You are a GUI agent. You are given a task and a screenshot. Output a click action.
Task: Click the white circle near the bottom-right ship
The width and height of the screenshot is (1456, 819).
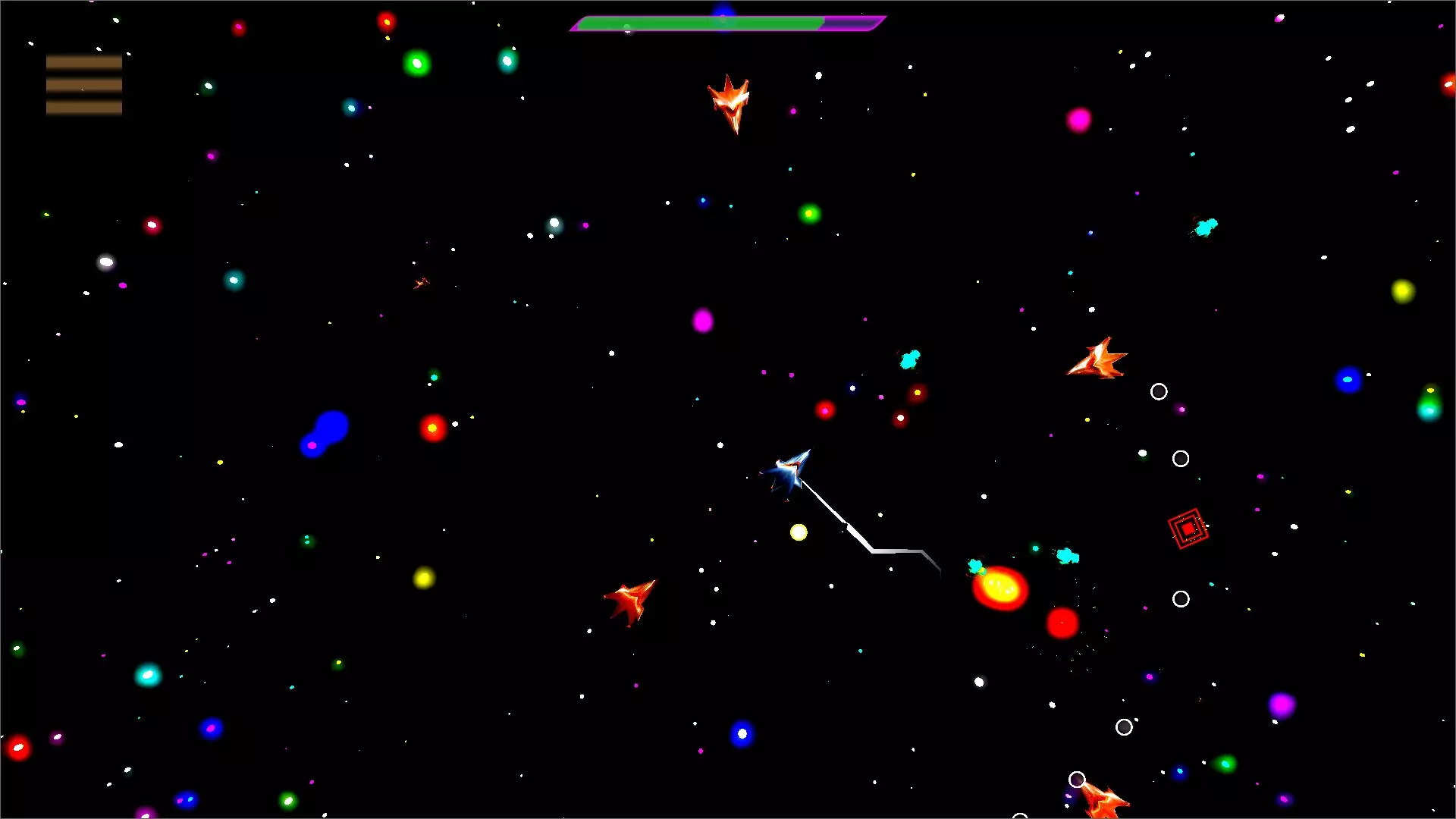1077,778
